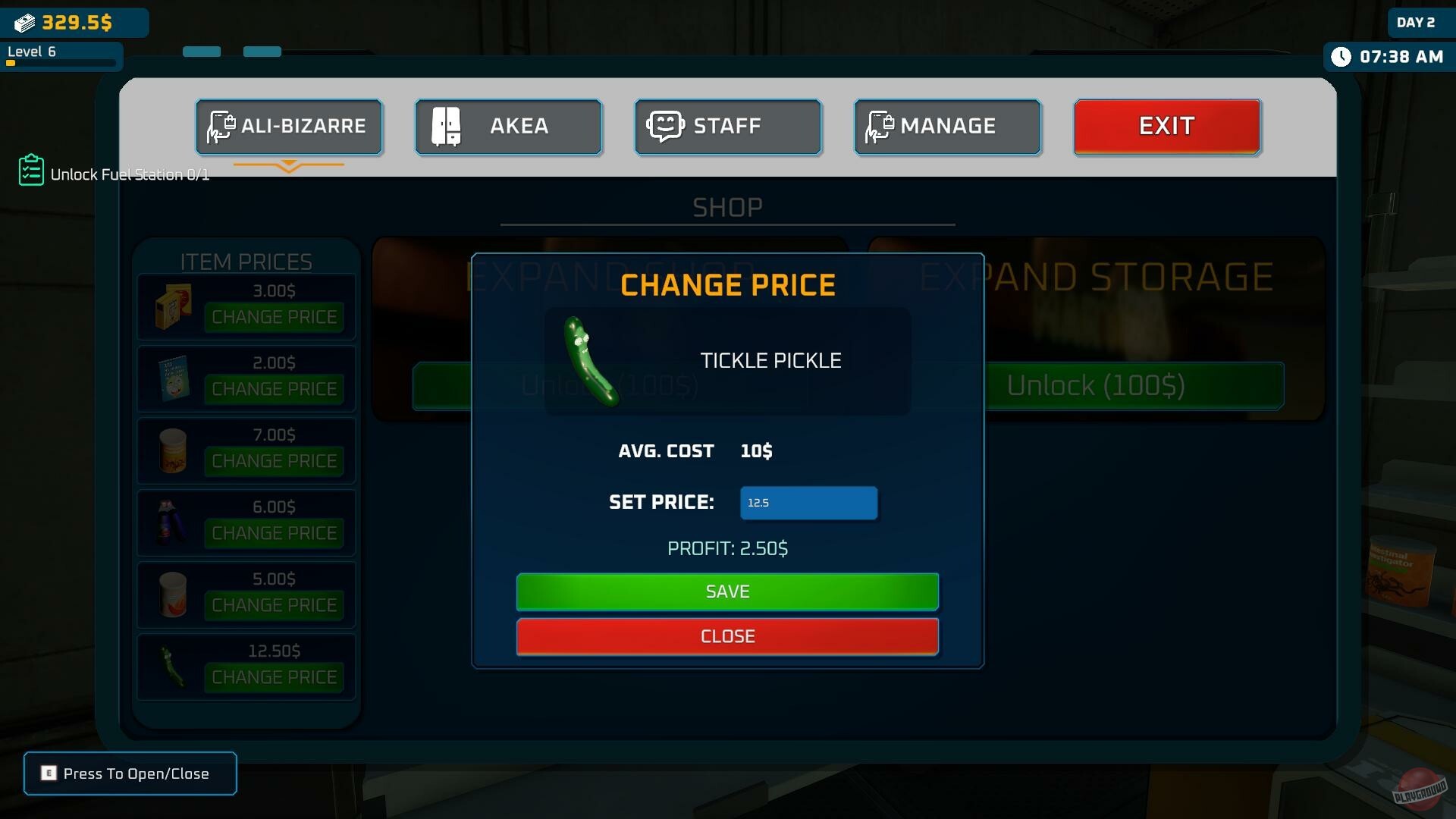1456x819 pixels.
Task: Open the MANAGE tab
Action: 947,127
